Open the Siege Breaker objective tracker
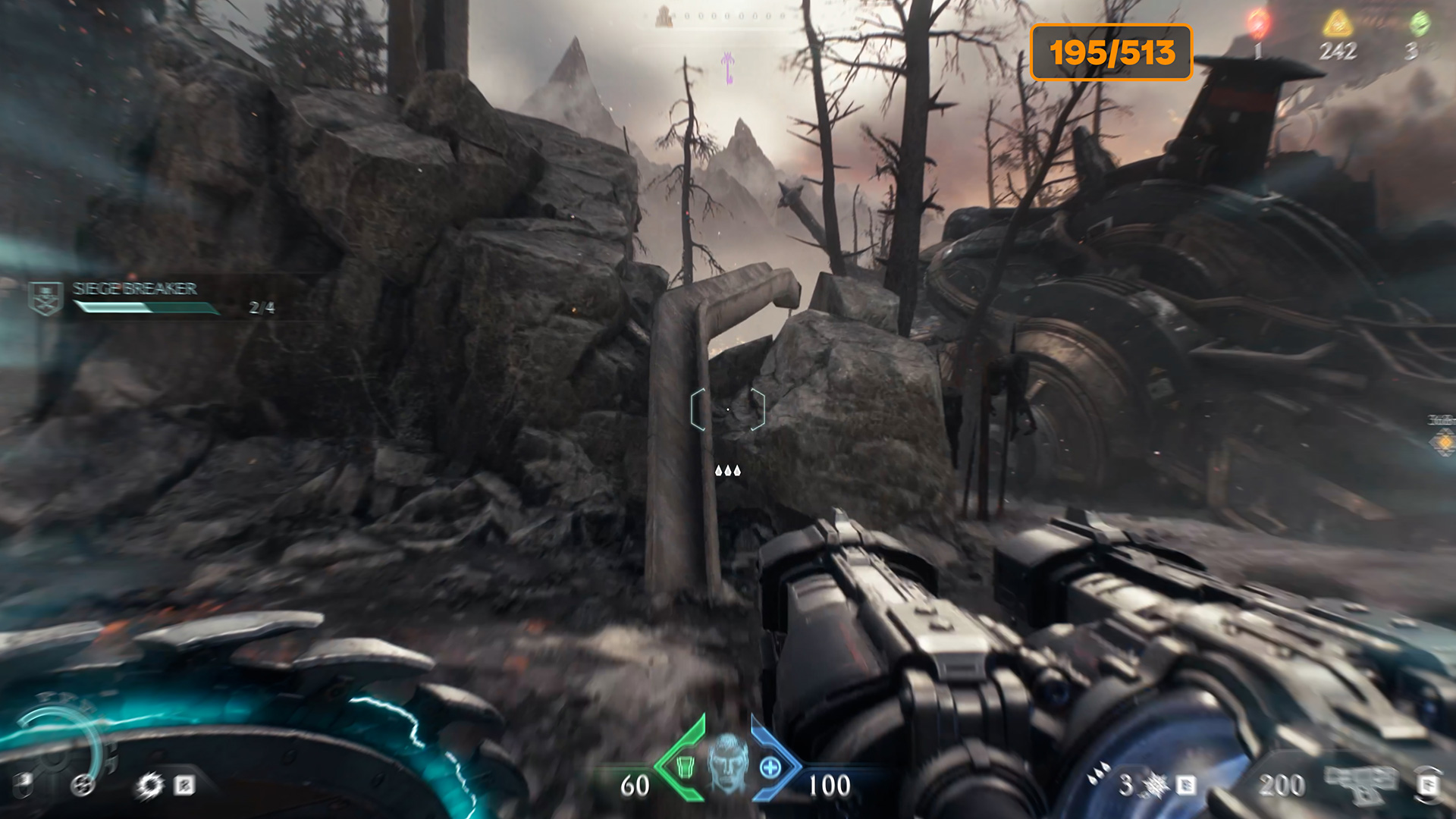This screenshot has width=1456, height=819. click(135, 289)
